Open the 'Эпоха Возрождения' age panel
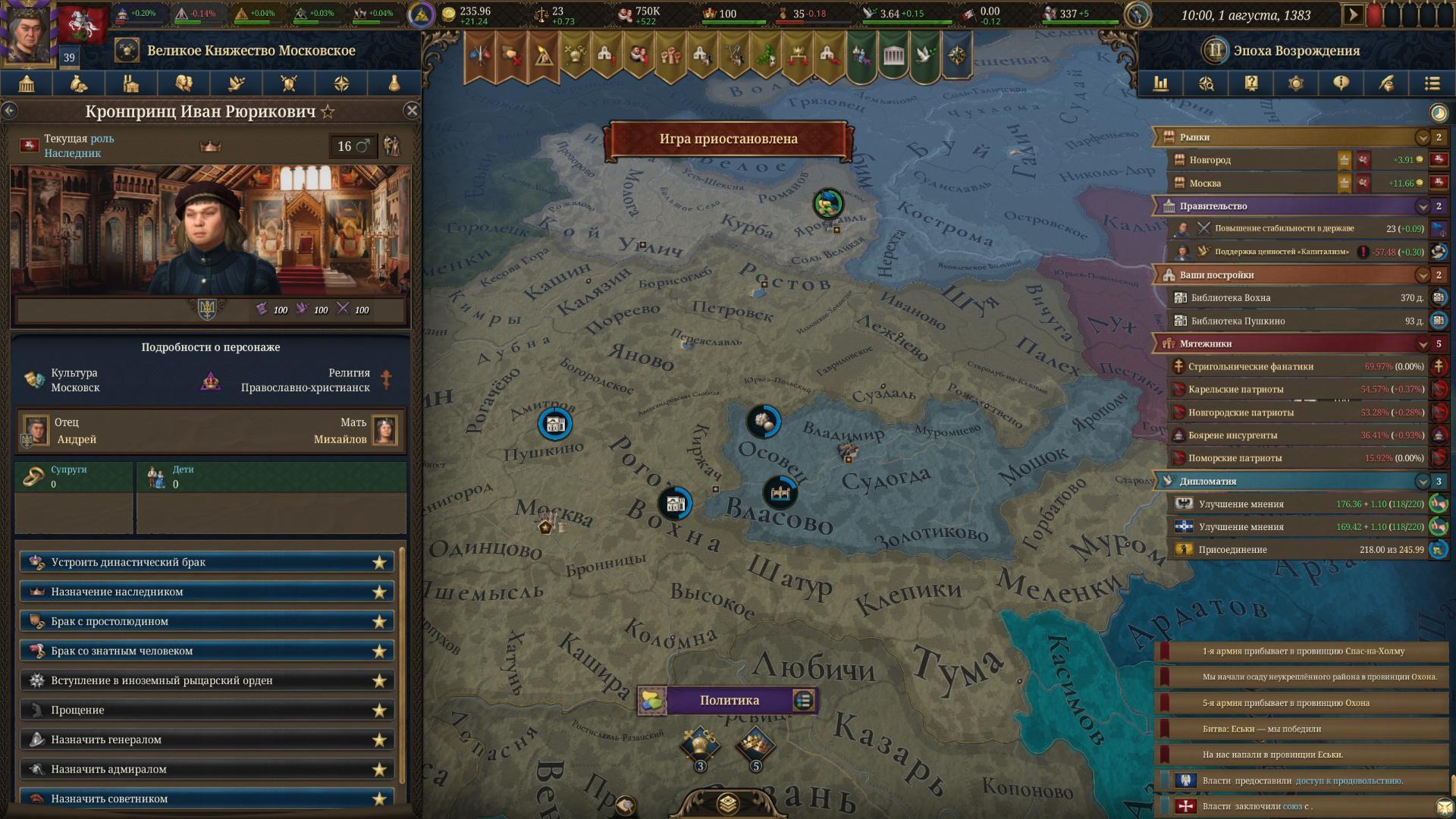Image resolution: width=1456 pixels, height=819 pixels. tap(1295, 51)
